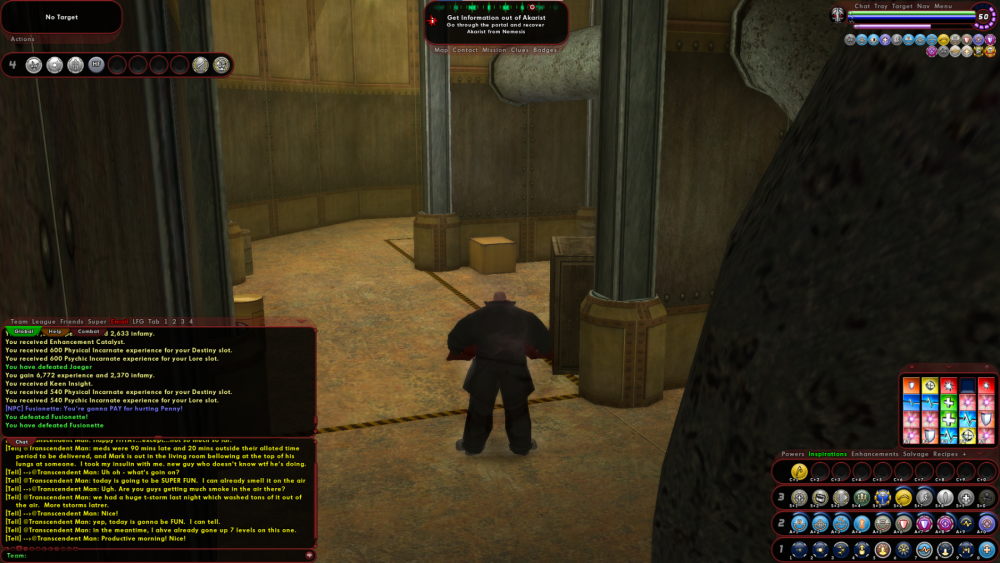This screenshot has width=1000, height=563.
Task: Open the Team chat channel
Action: (x=19, y=321)
